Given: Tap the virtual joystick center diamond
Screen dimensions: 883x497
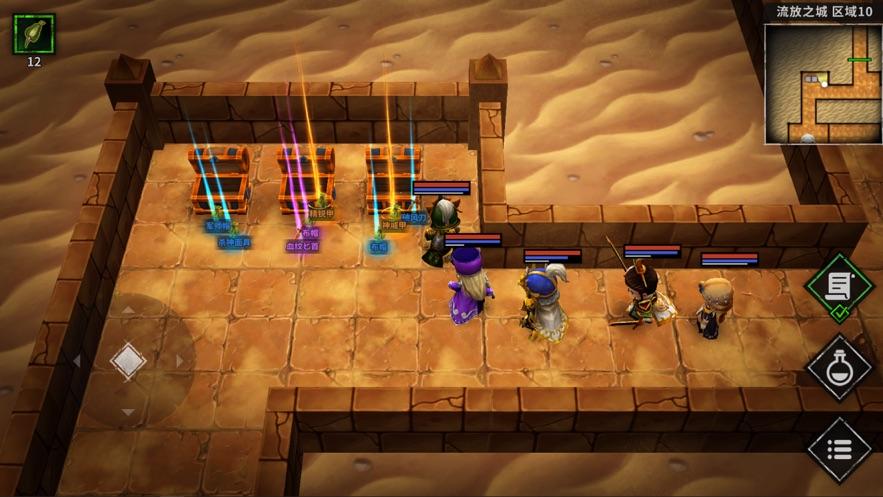Looking at the screenshot, I should click(128, 361).
